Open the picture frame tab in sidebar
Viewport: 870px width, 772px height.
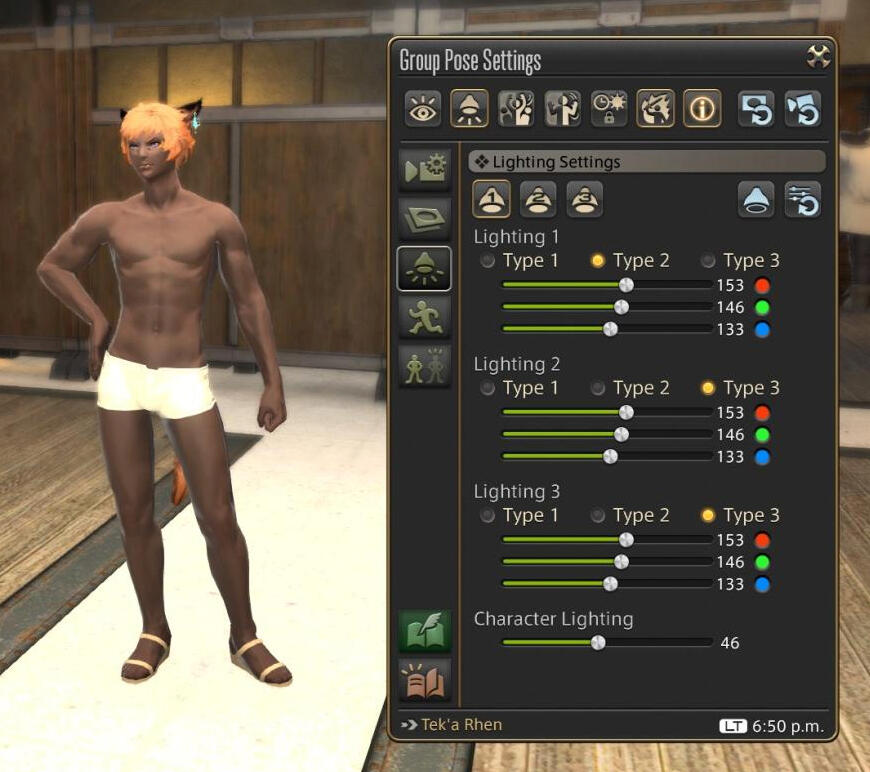coord(424,218)
